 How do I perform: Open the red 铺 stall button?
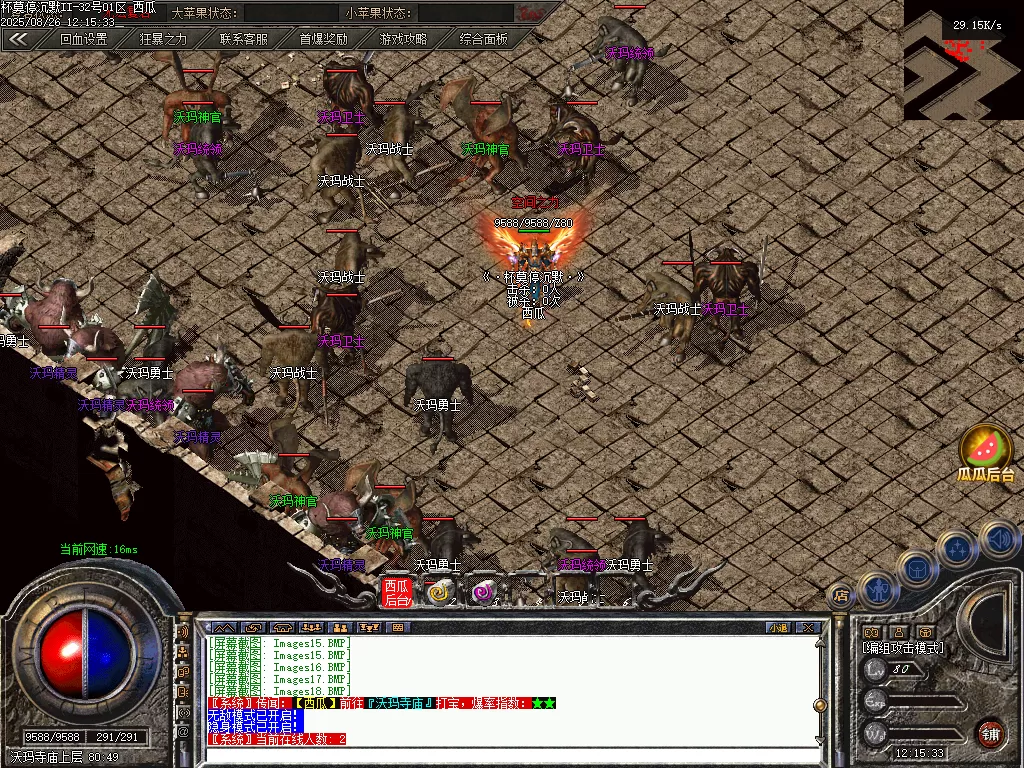tap(990, 733)
